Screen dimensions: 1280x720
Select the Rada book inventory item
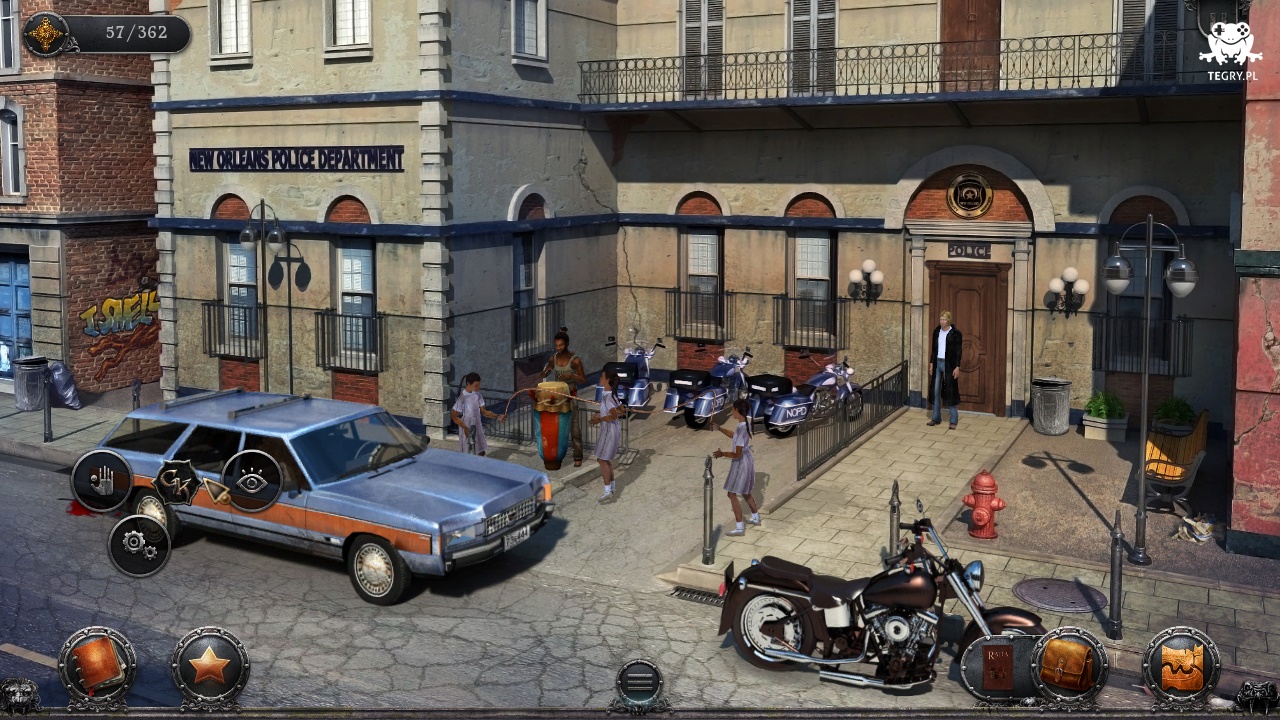coord(997,666)
